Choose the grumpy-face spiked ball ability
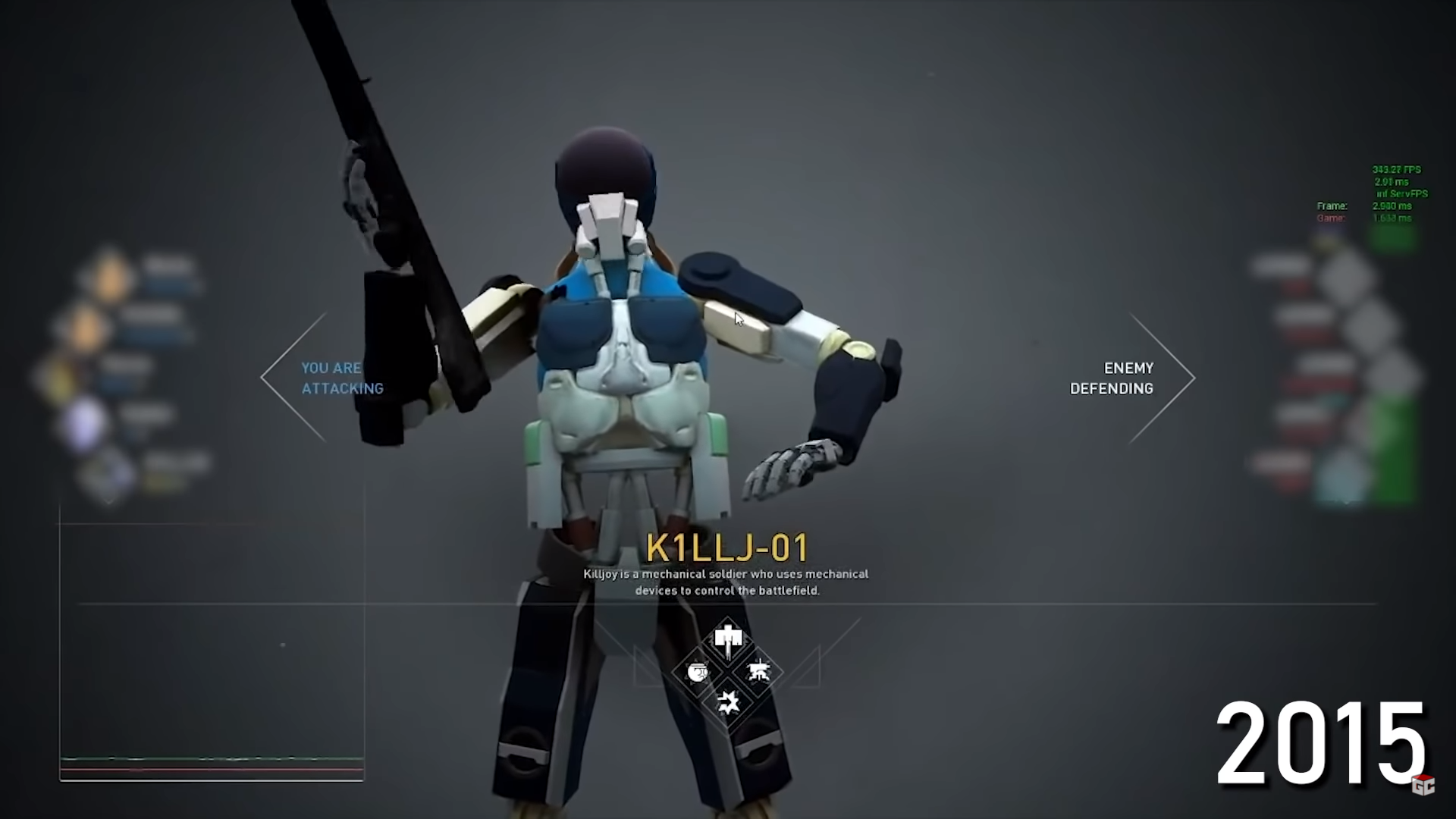The height and width of the screenshot is (819, 1456). coord(697,672)
